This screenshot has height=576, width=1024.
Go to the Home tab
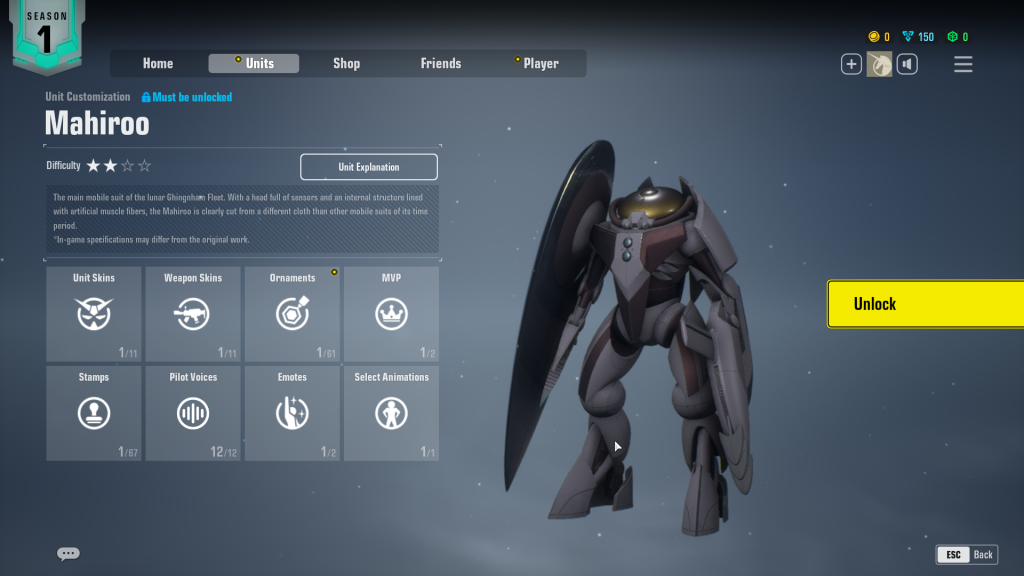[x=158, y=63]
